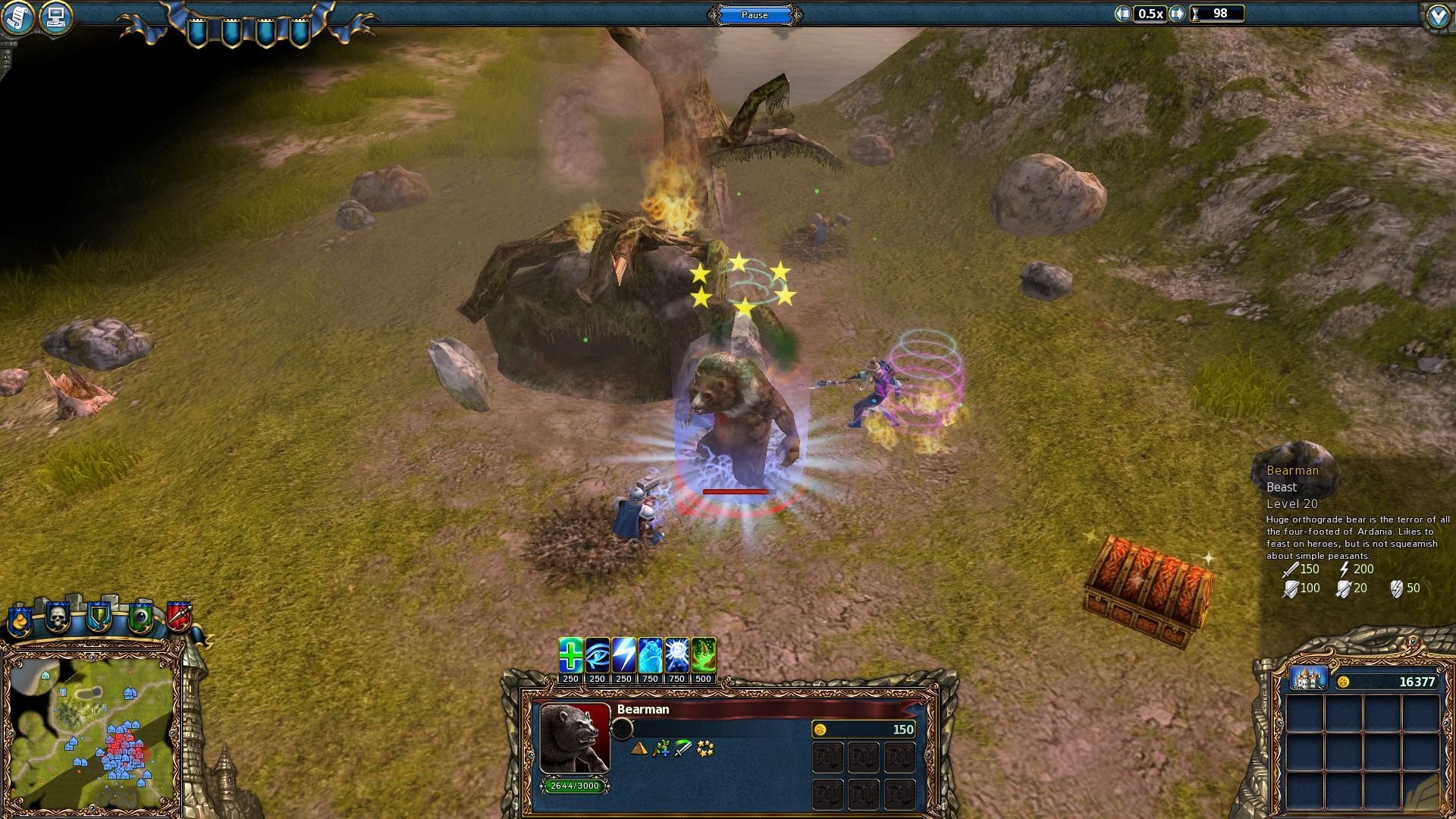Cast the blue eye spell
The image size is (1456, 819).
(597, 655)
